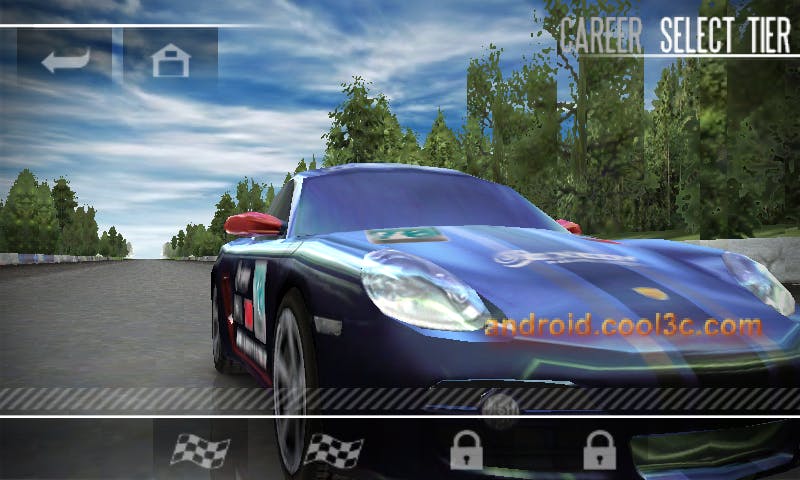Open the garage home icon
This screenshot has height=480, width=800.
(170, 60)
